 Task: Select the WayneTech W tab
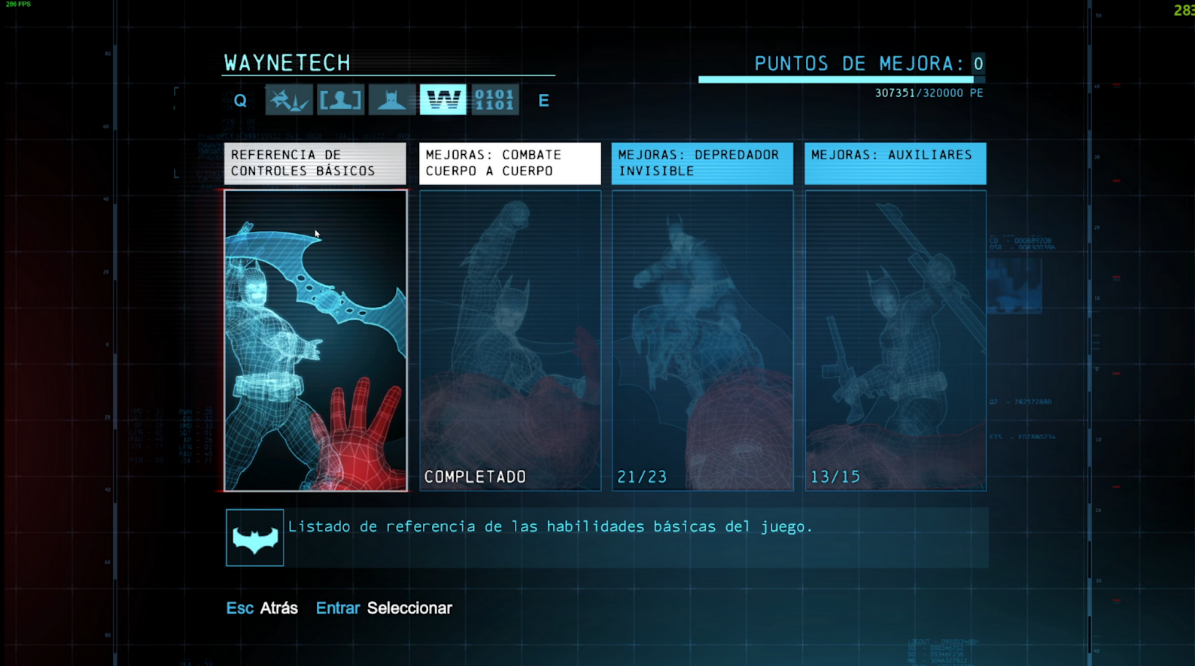point(443,100)
